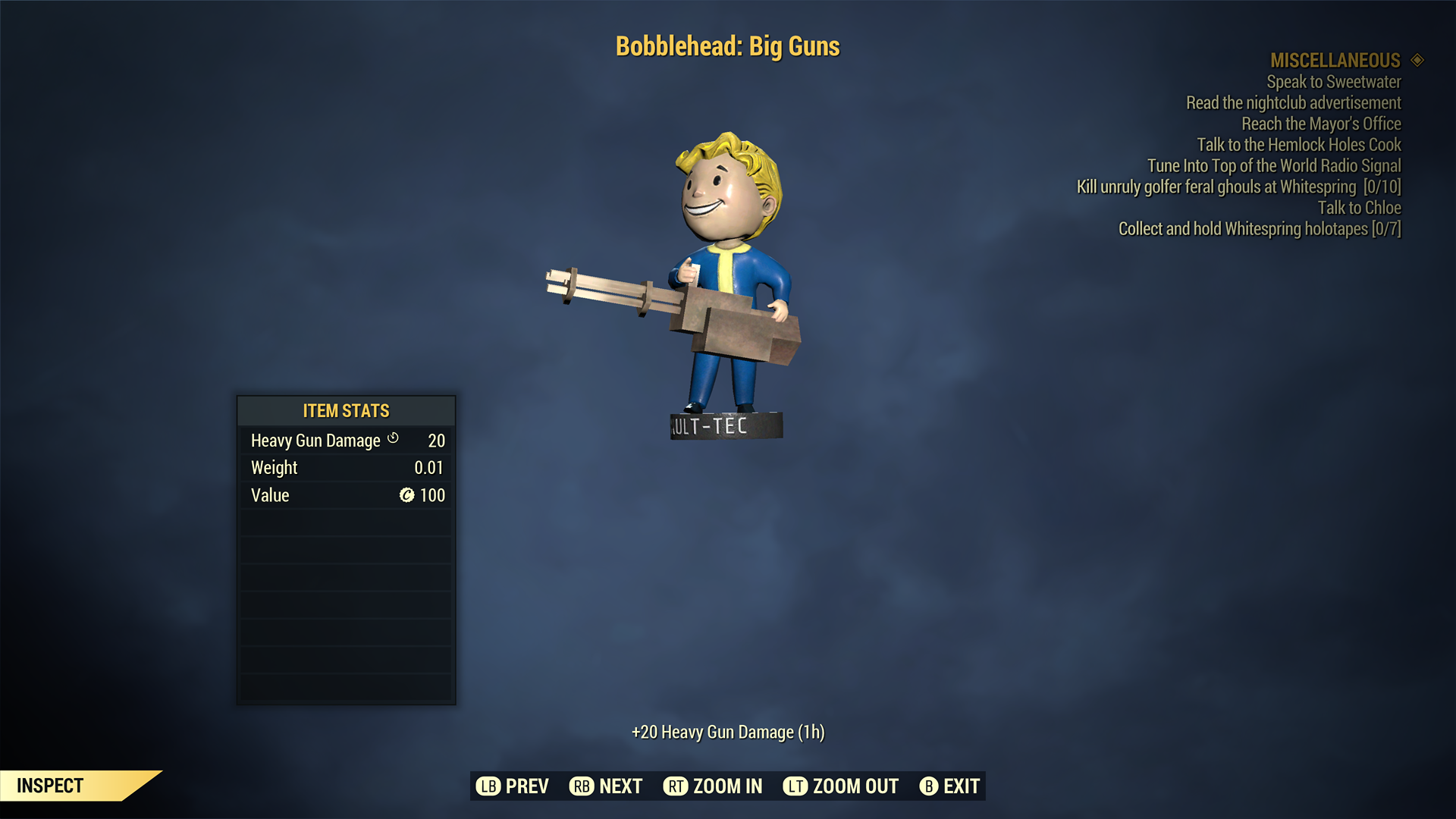Screen dimensions: 1456x819
Task: Show the NEXT item
Action: pyautogui.click(x=606, y=786)
